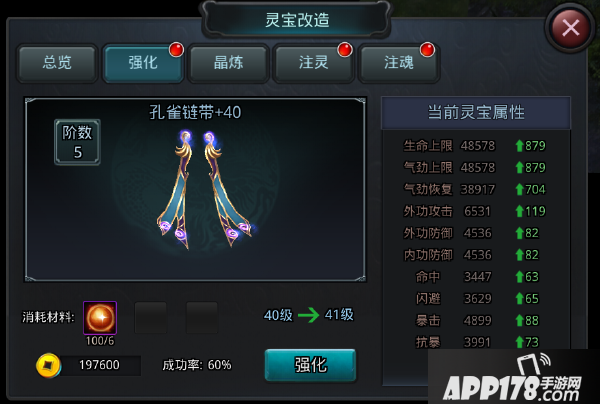Viewport: 600px width, 404px height.
Task: Tap the 阶数 5 tier badge
Action: coord(77,143)
